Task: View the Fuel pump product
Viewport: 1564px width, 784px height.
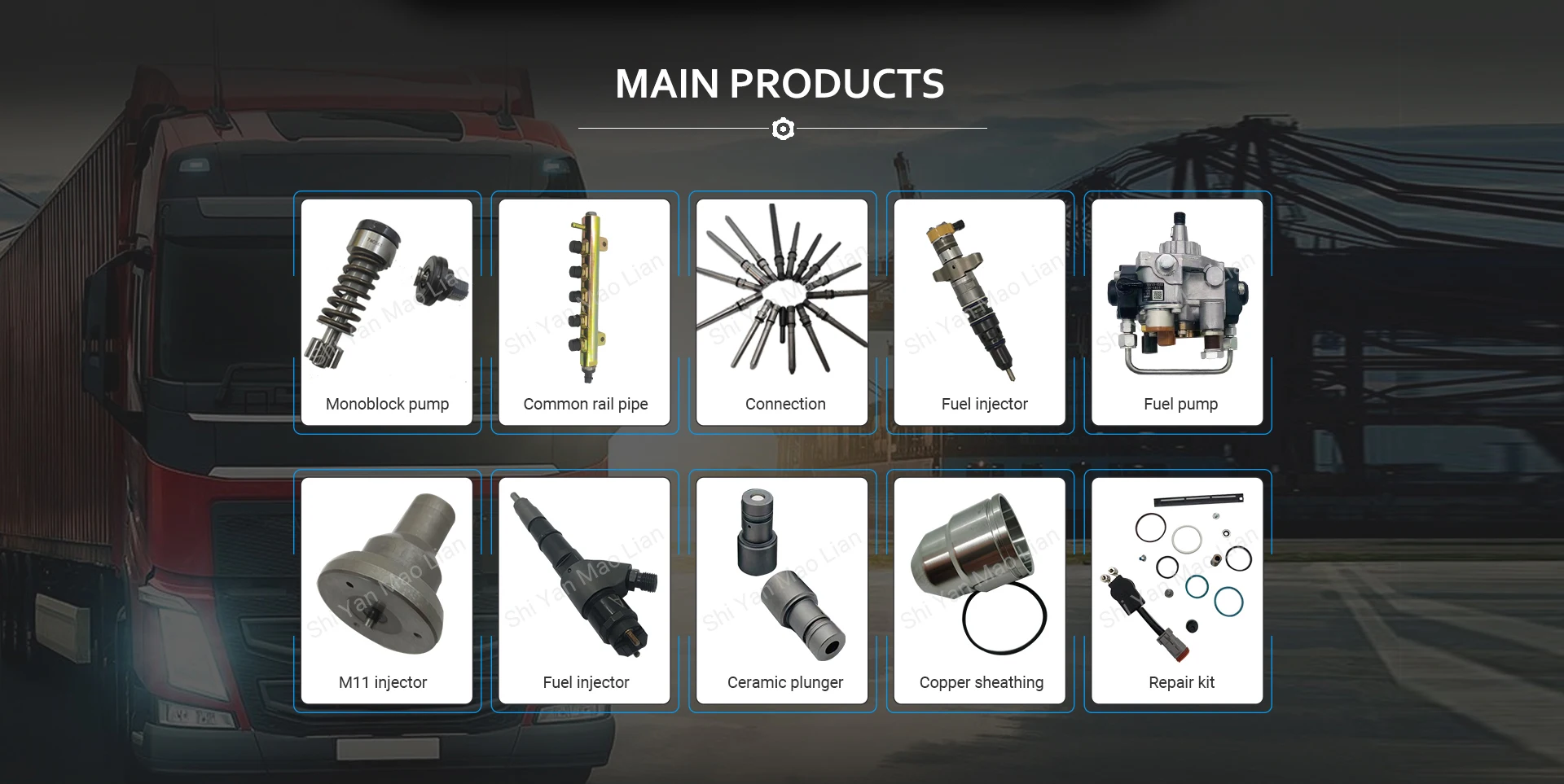Action: click(1178, 313)
